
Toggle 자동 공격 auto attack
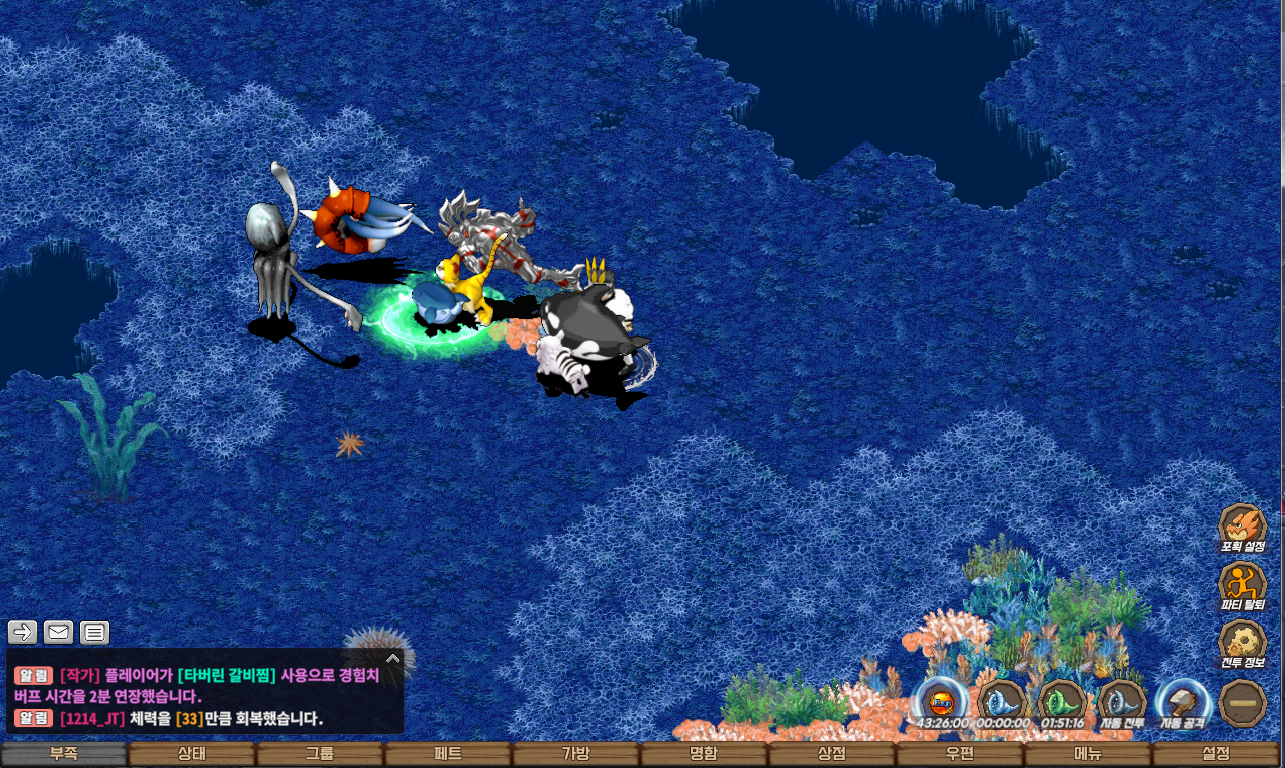point(1183,703)
